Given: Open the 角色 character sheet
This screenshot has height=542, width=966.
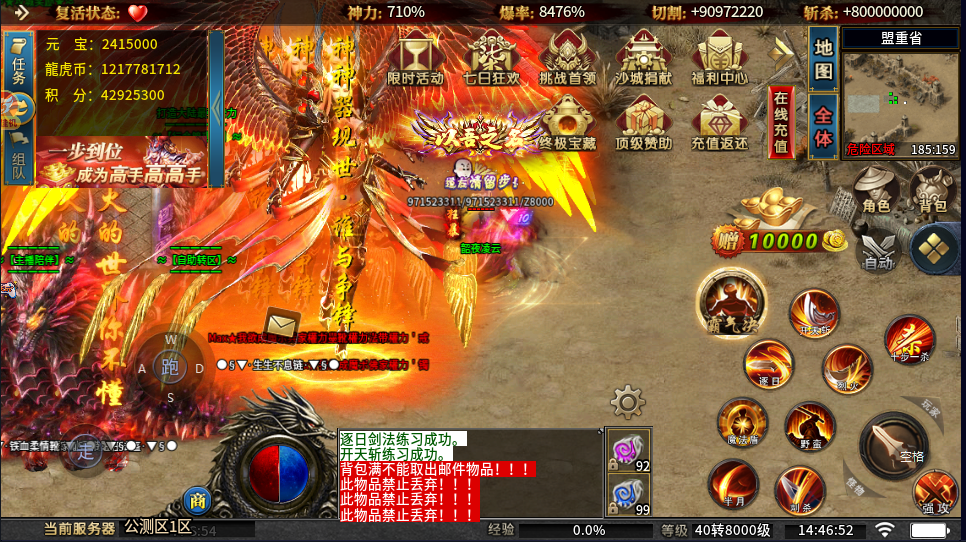Looking at the screenshot, I should coord(876,189).
